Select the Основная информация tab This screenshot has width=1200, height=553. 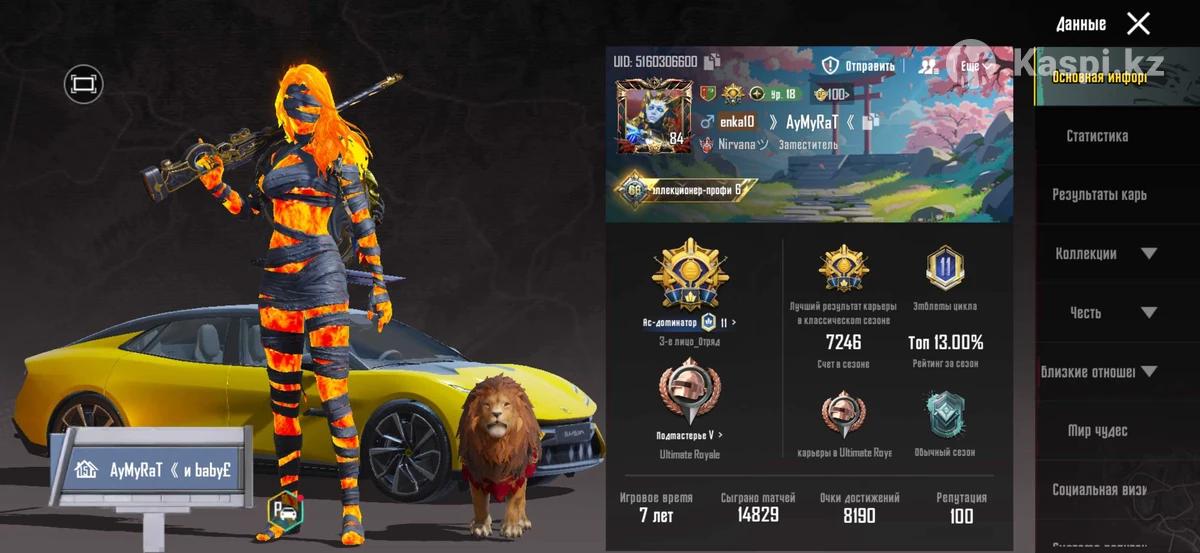click(1098, 77)
